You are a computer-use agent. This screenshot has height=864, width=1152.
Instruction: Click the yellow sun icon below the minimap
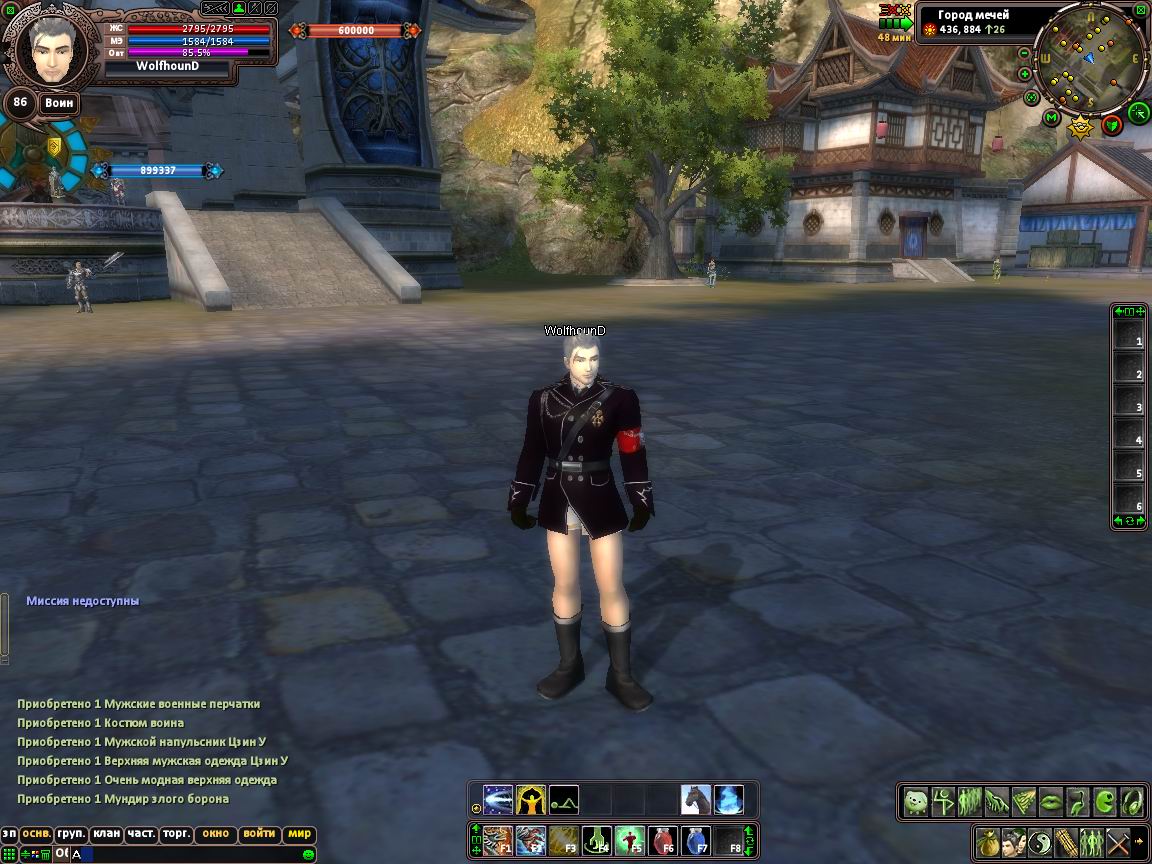pos(1080,127)
